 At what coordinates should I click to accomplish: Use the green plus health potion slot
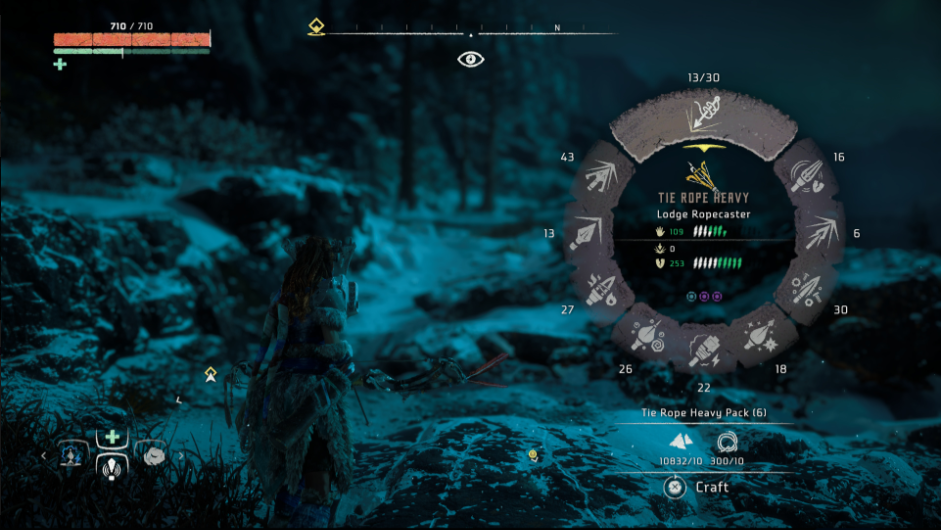(x=113, y=437)
